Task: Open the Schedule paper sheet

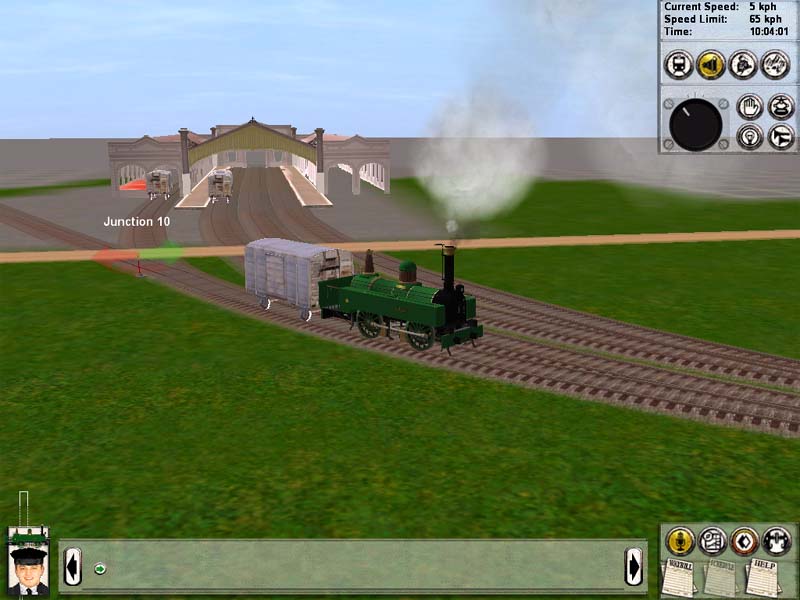Action: click(x=720, y=579)
